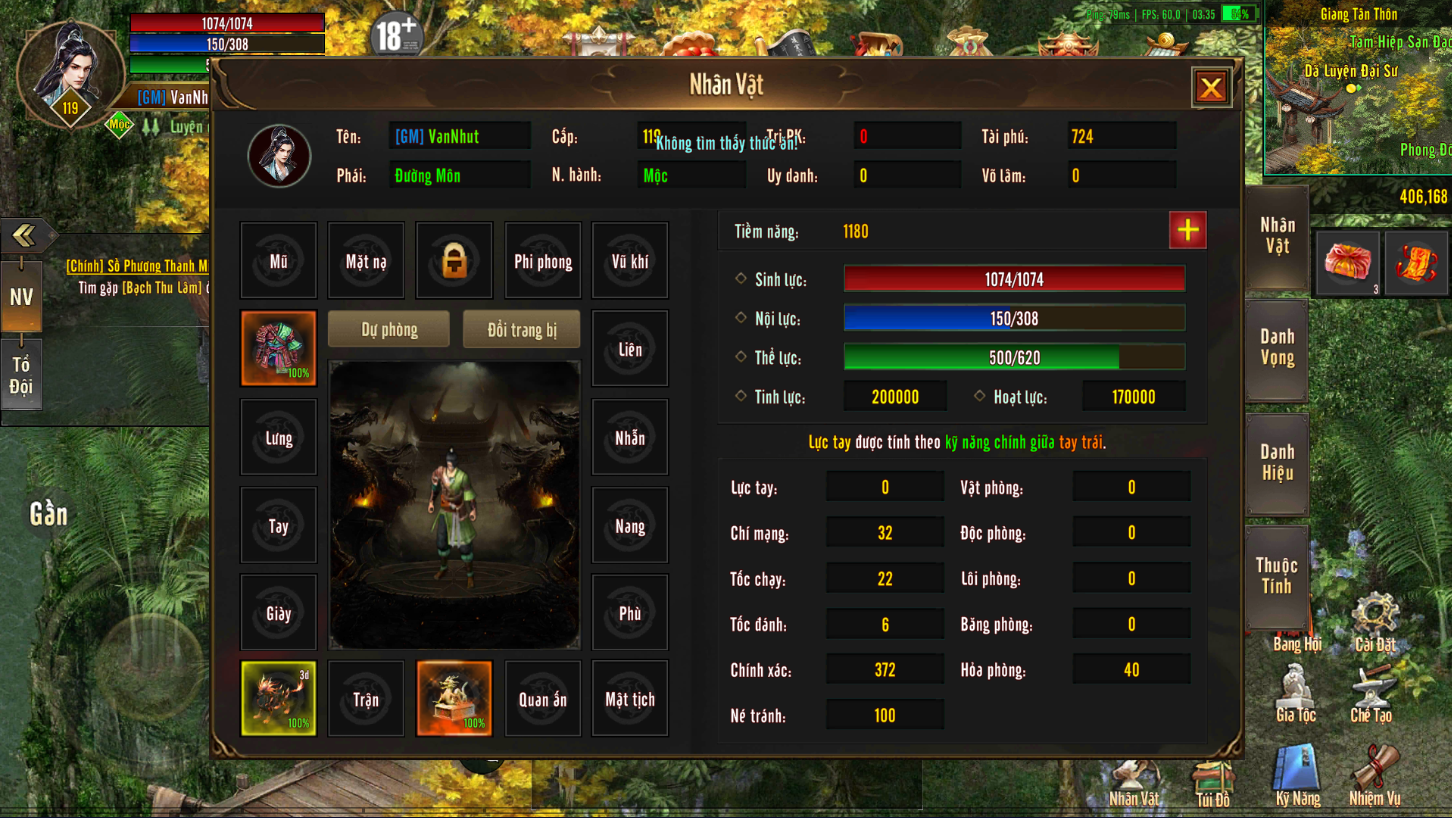The width and height of the screenshot is (1452, 818).
Task: Open the Kỹ Năng skills book
Action: tap(1298, 776)
